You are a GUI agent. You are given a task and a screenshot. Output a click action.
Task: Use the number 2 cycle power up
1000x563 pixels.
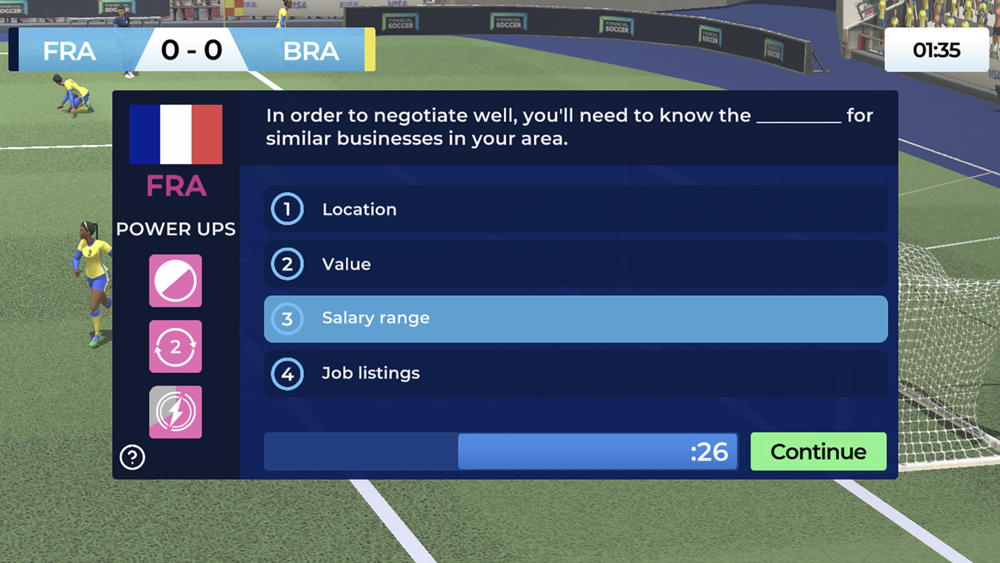pos(176,347)
